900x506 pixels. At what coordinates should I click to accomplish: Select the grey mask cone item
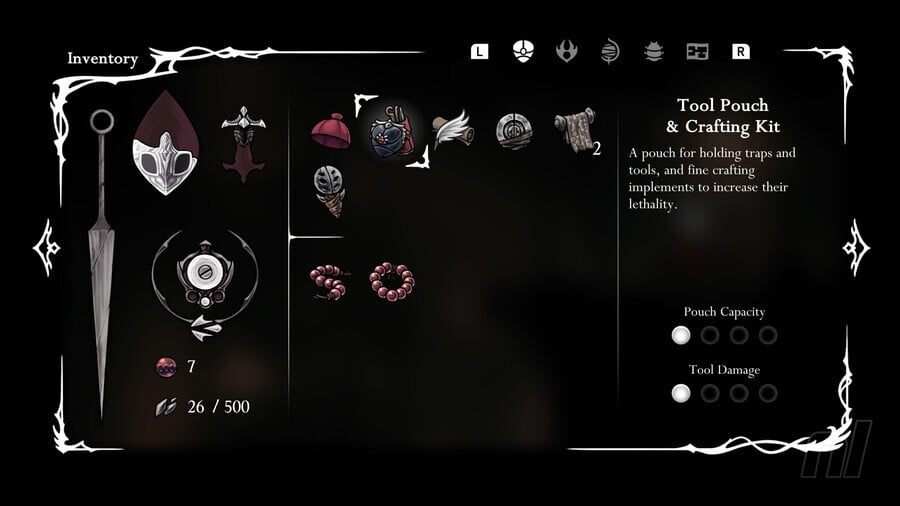pyautogui.click(x=329, y=189)
